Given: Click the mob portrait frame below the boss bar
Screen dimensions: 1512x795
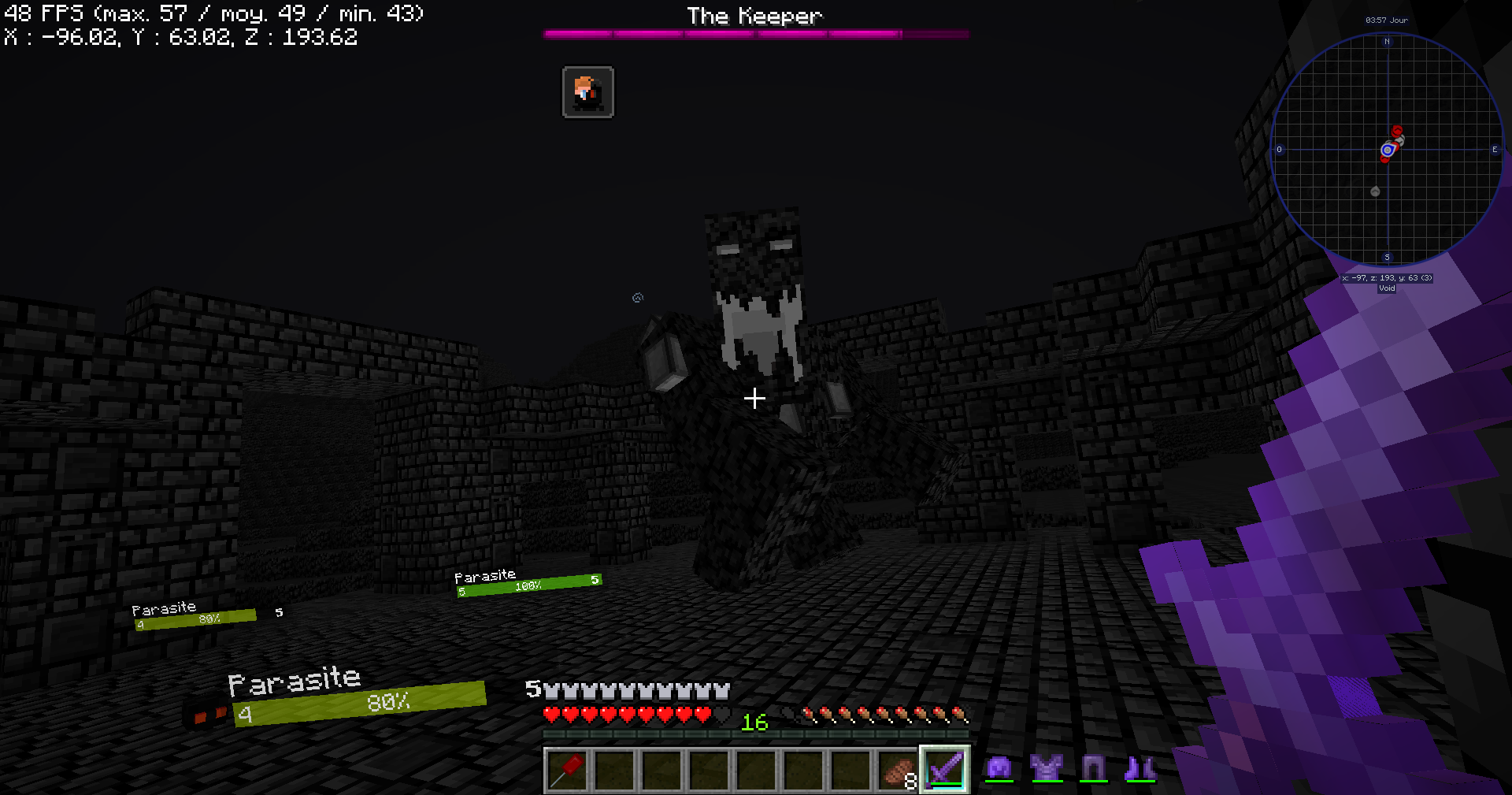Looking at the screenshot, I should click(587, 91).
